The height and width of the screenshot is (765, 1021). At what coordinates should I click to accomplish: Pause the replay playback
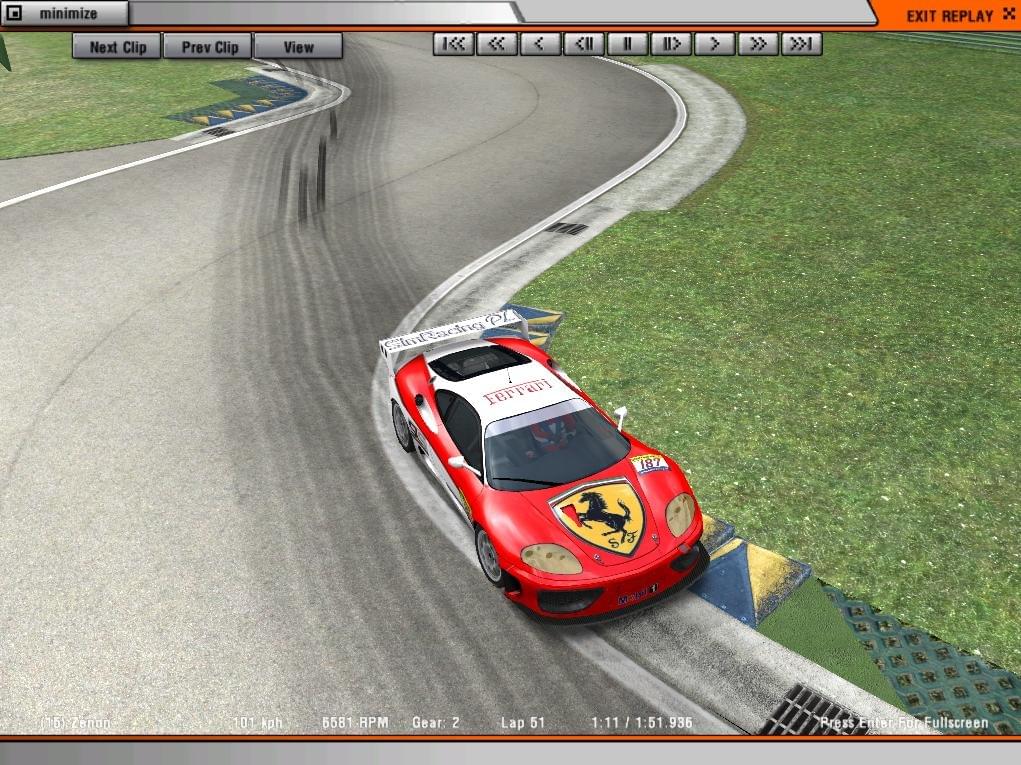[x=628, y=44]
